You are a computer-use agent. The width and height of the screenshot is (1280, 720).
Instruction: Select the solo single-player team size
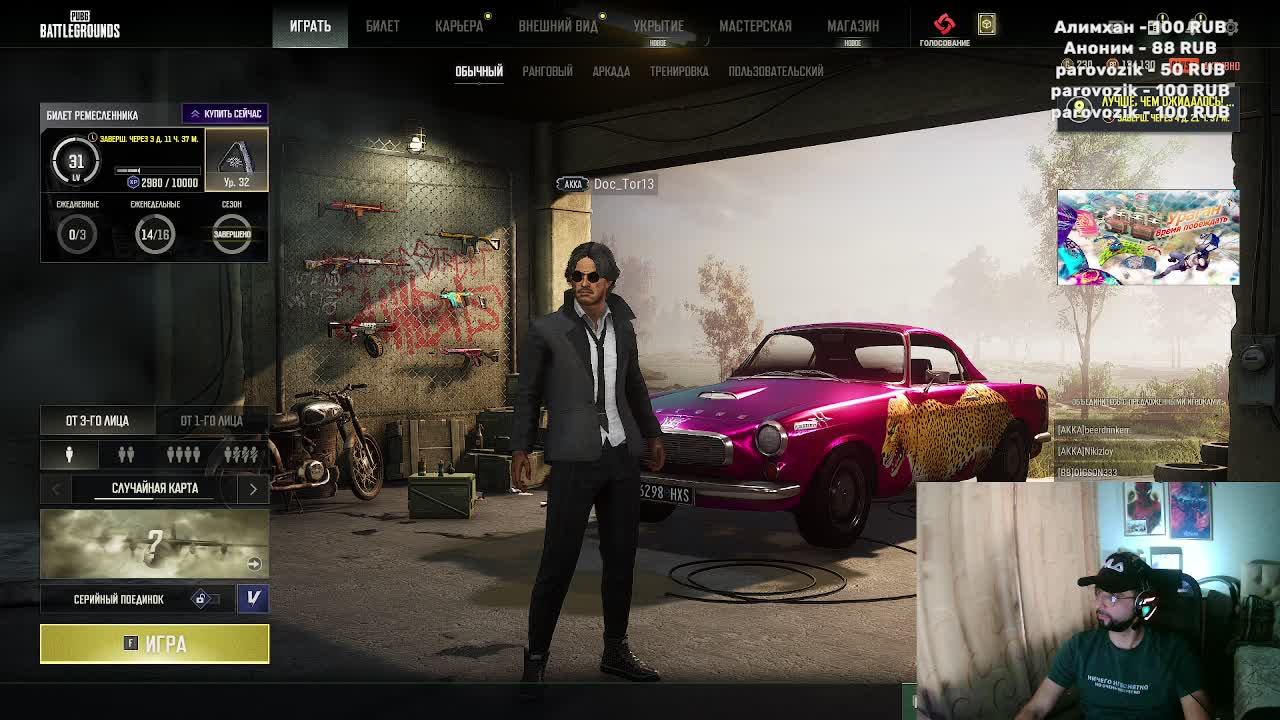(69, 455)
